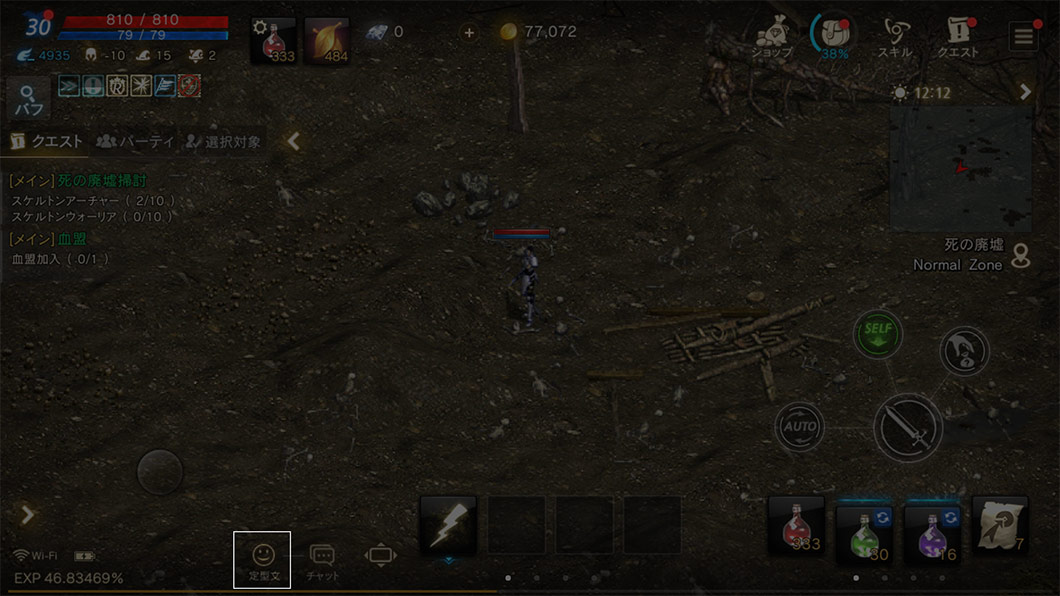Open the hamburger main menu
The image size is (1060, 596).
click(x=1023, y=38)
